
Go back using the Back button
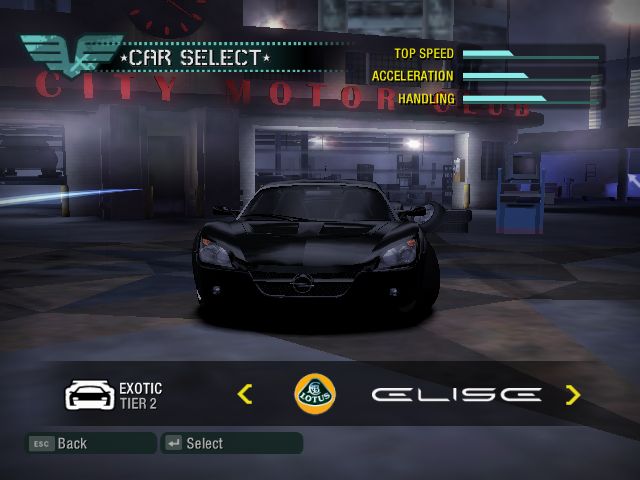[x=90, y=443]
